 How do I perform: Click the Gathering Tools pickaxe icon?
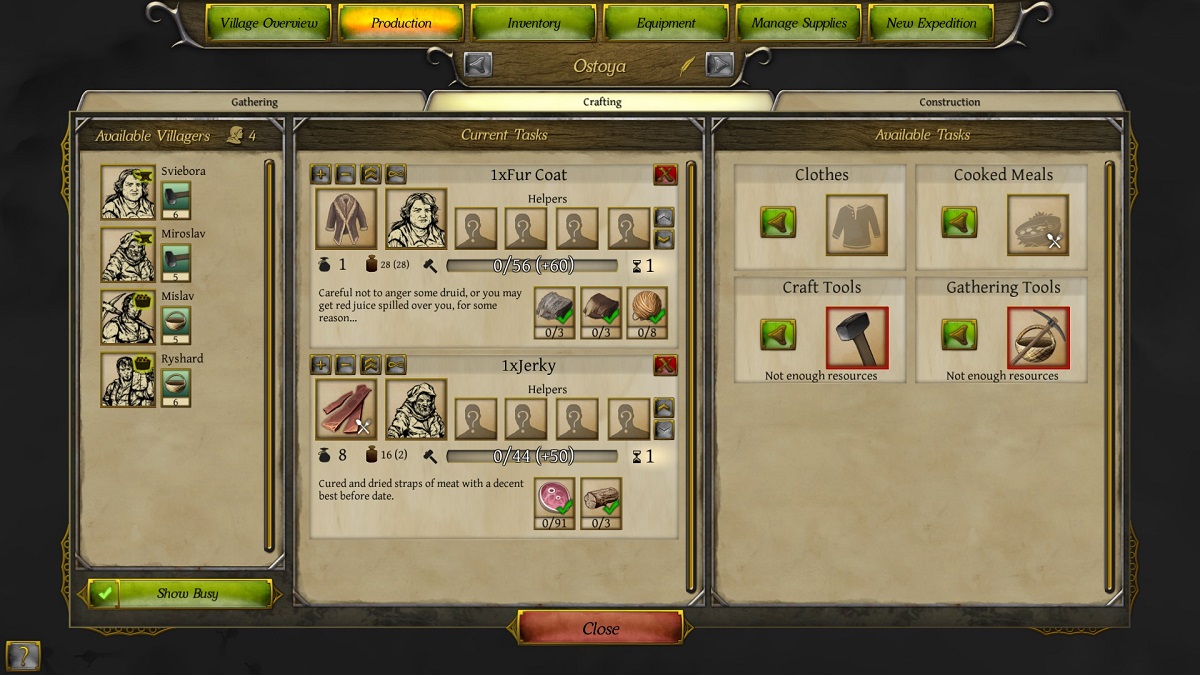click(1037, 337)
